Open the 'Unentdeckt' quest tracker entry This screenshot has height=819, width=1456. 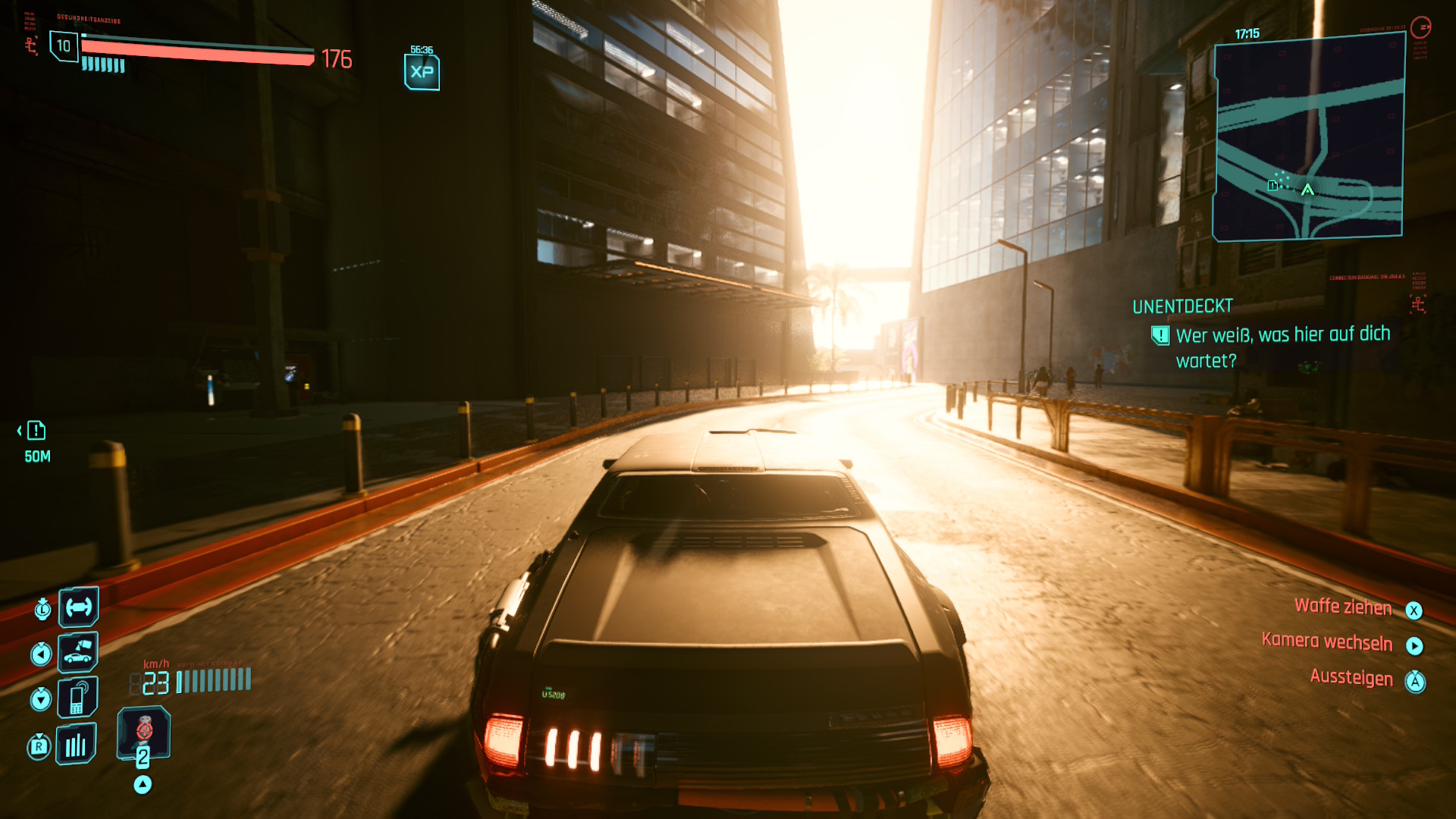(x=1182, y=306)
